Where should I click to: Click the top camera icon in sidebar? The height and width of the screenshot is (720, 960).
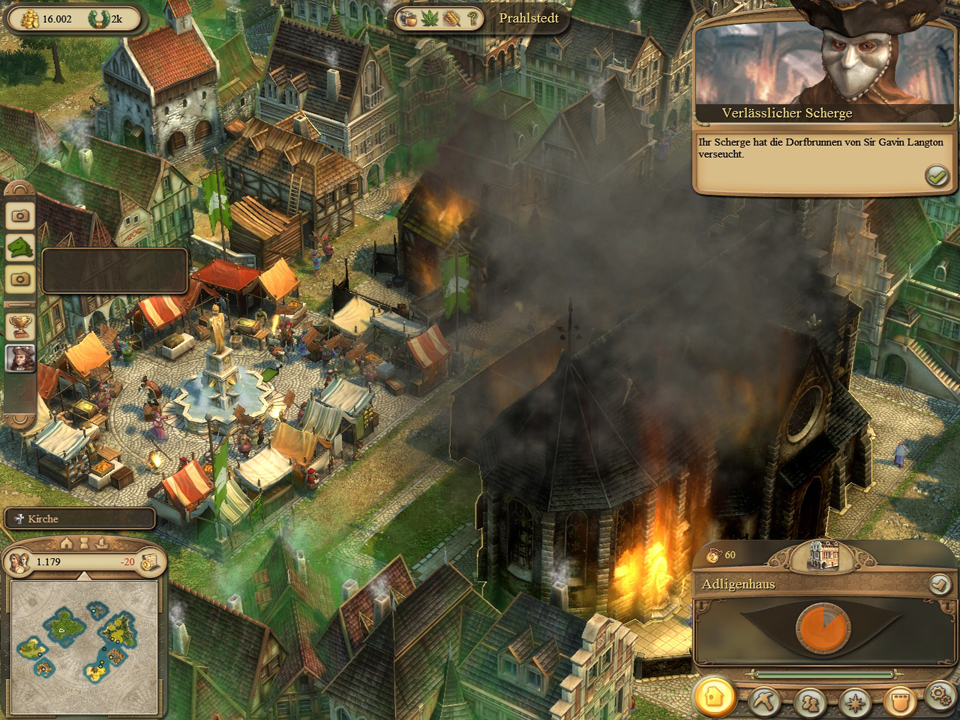20,214
